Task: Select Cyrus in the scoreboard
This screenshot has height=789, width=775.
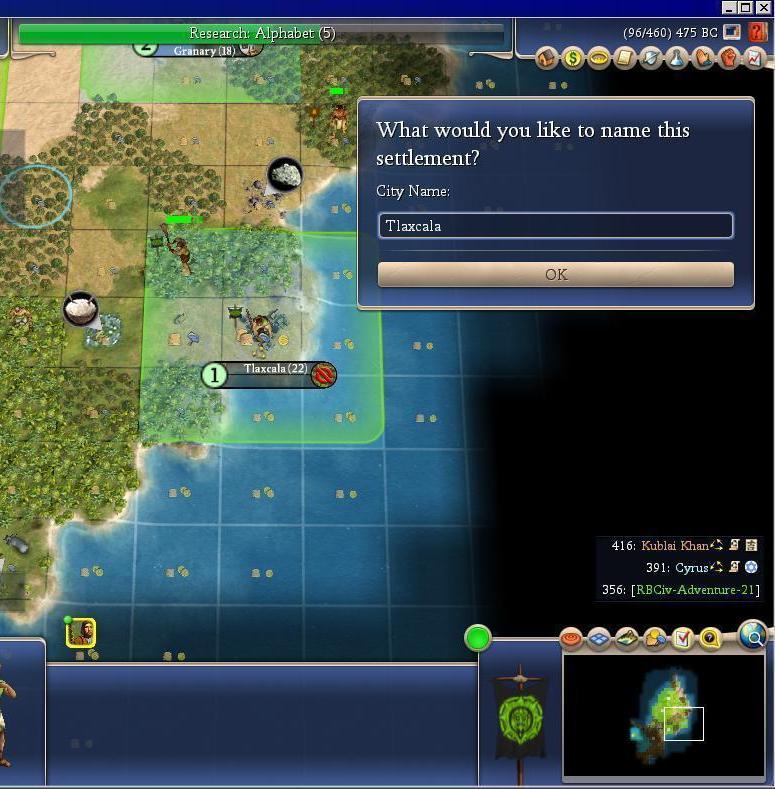Action: (691, 567)
